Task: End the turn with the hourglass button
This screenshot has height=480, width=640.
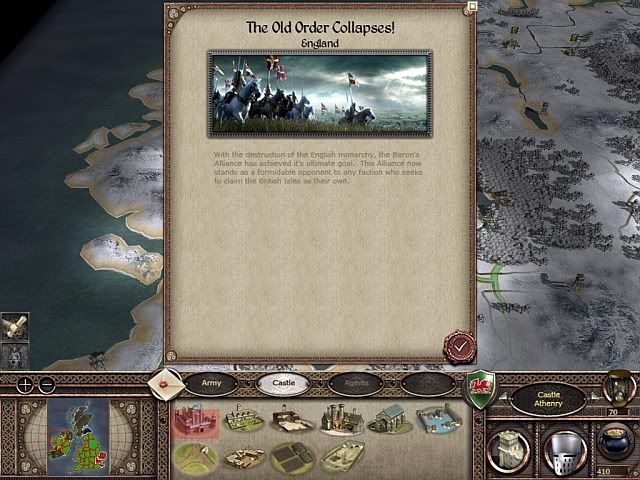Action: click(x=618, y=386)
